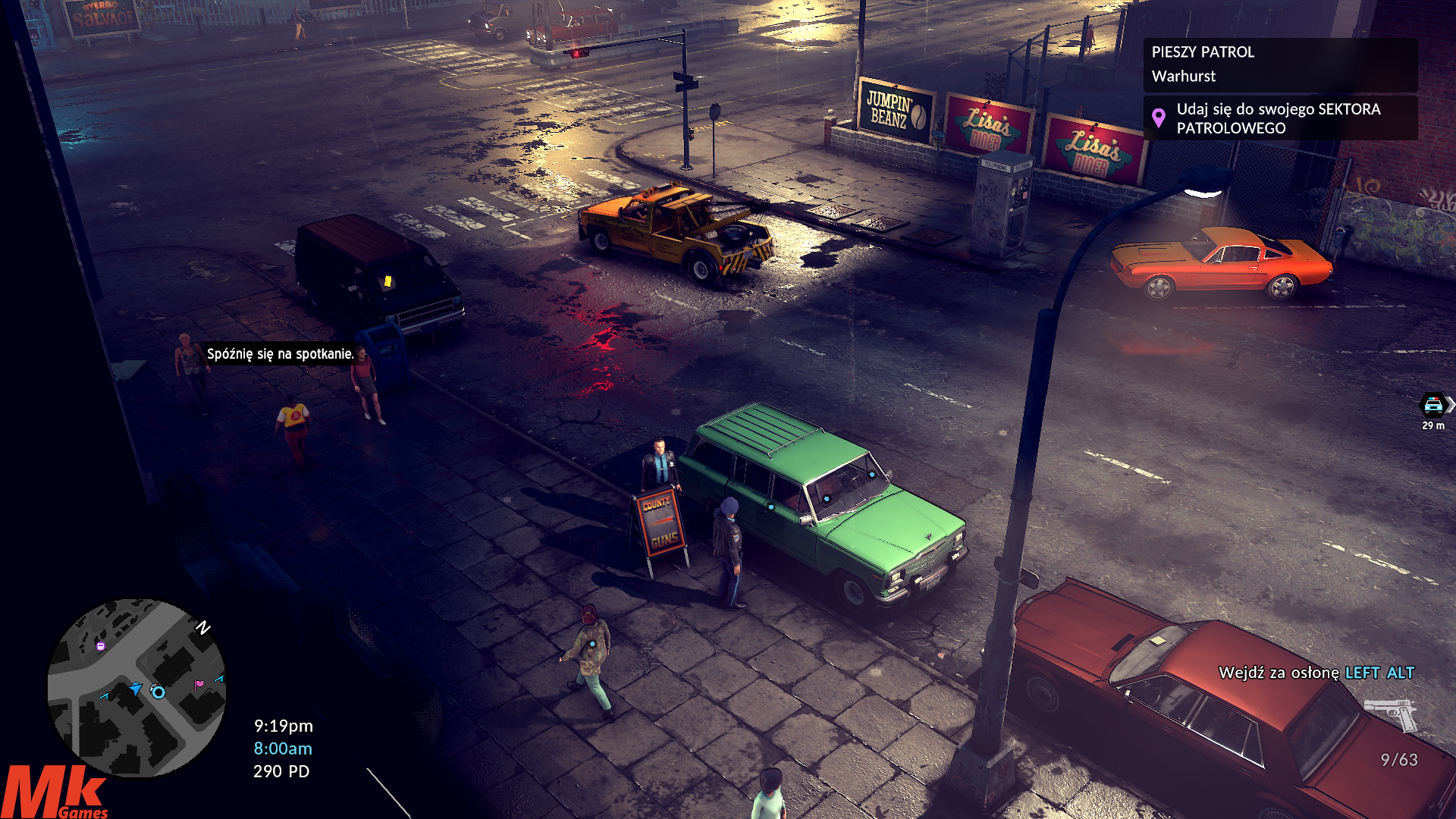
Task: Click the SEKTORA PATROLOWEGO objective entry
Action: [x=1279, y=118]
